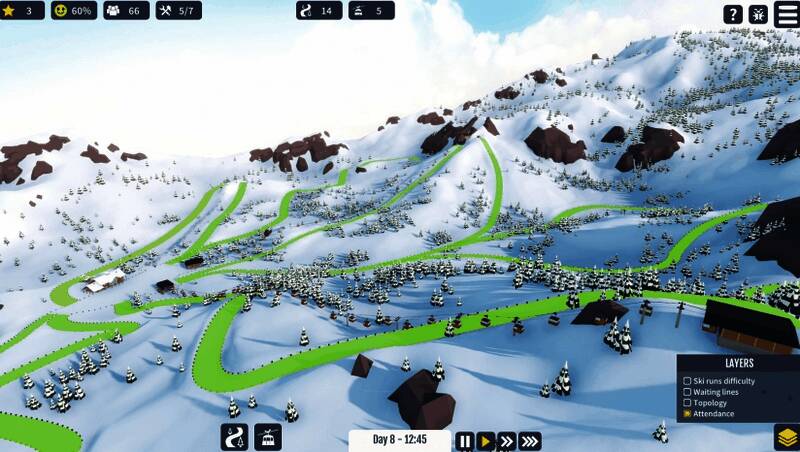Open the ski run building tool
The height and width of the screenshot is (452, 800).
(234, 437)
